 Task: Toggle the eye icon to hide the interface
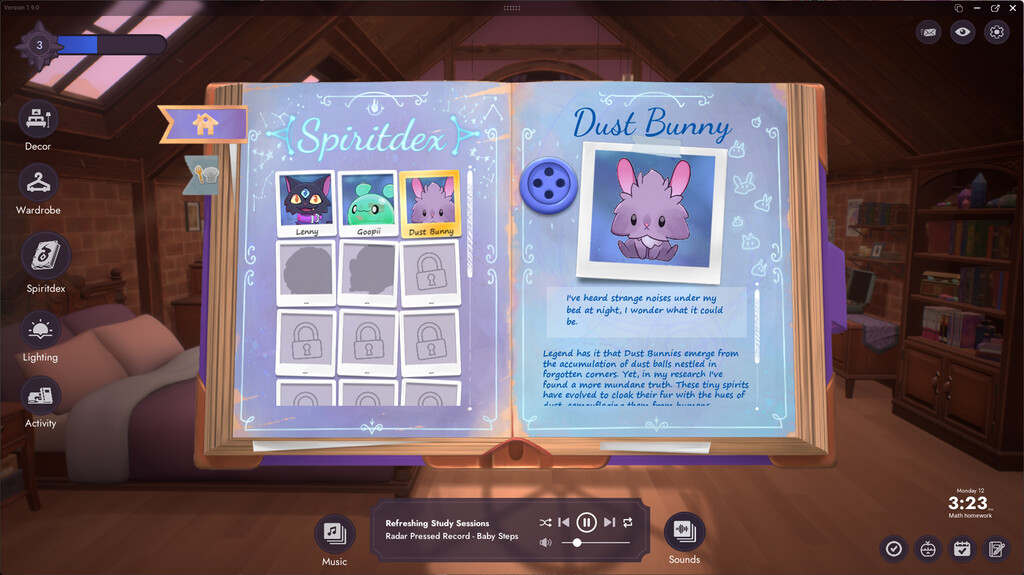click(x=962, y=32)
